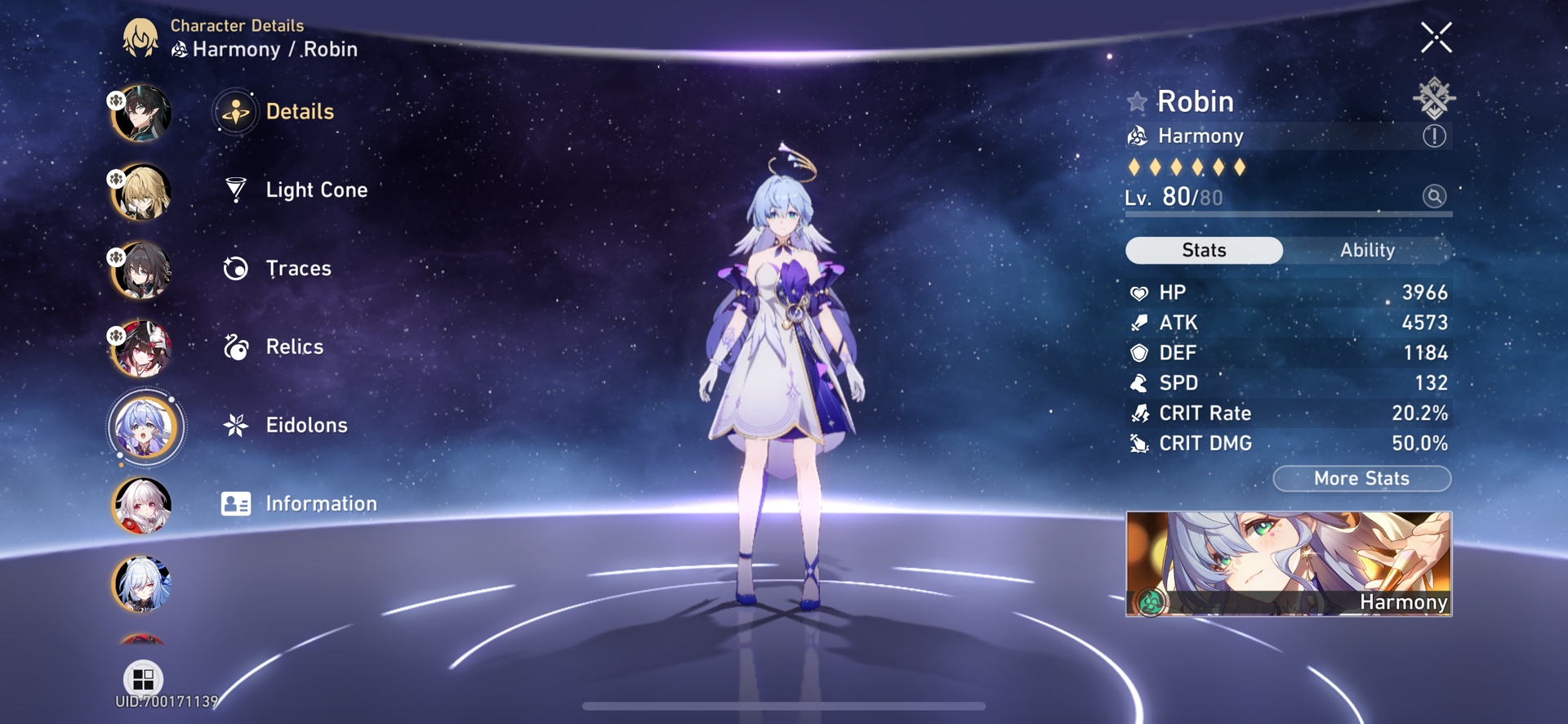Open the Relics bomb icon
1568x724 pixels.
coord(235,346)
